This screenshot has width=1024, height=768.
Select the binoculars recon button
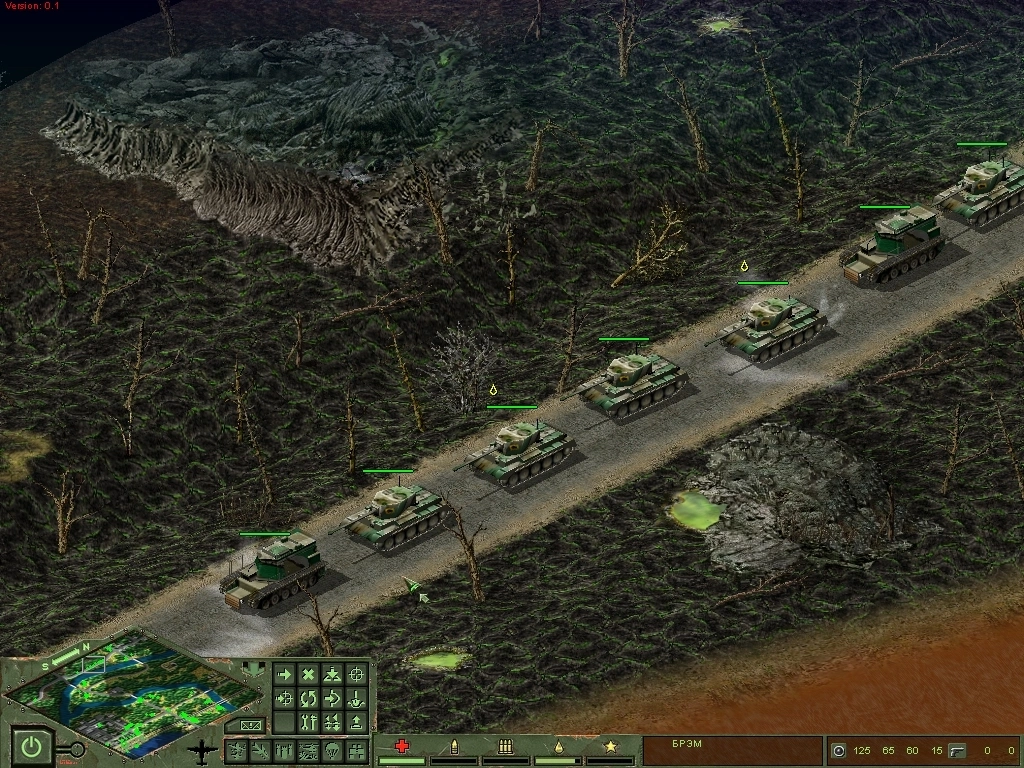coord(357,750)
